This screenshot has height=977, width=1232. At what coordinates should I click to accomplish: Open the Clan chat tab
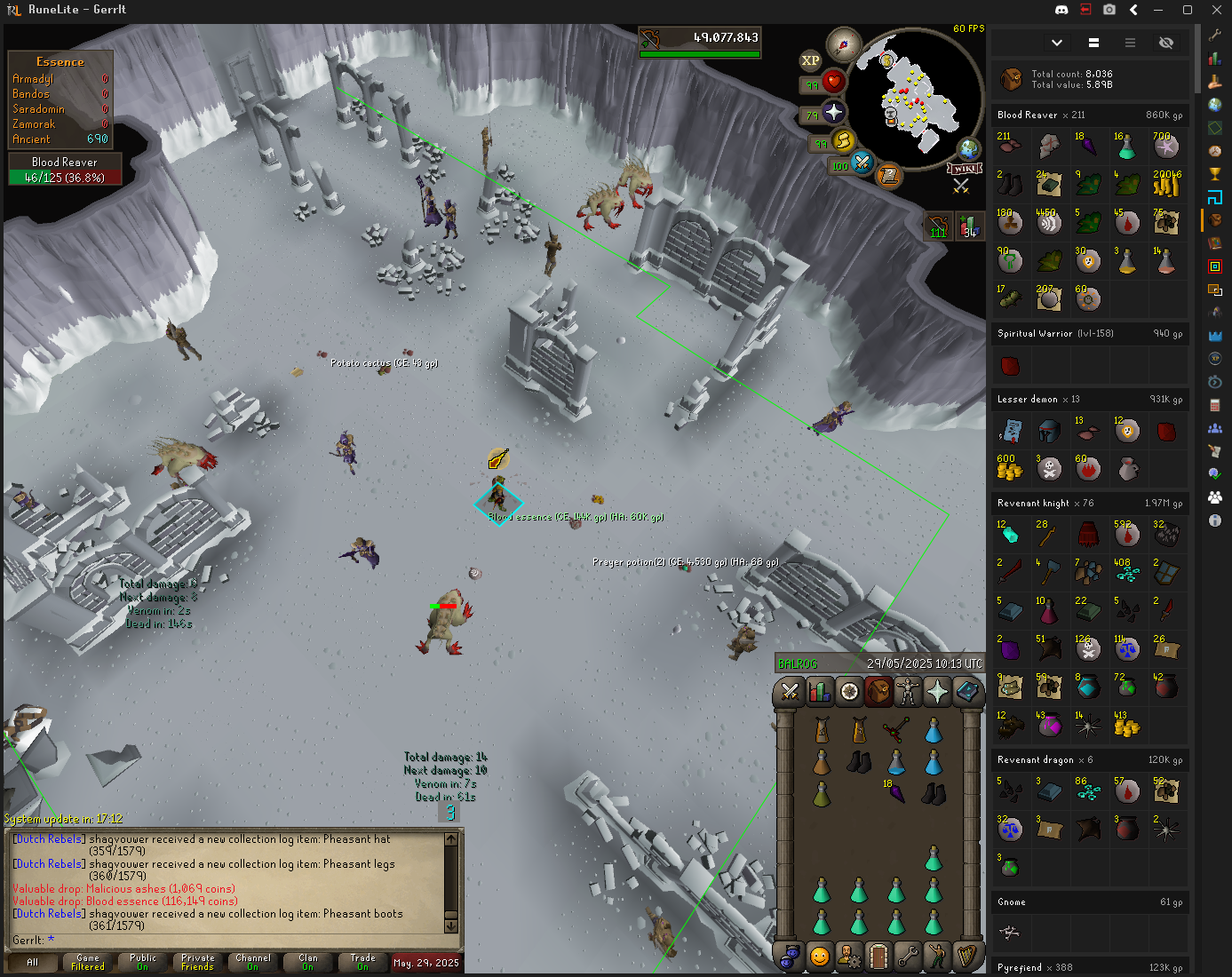coord(307,962)
